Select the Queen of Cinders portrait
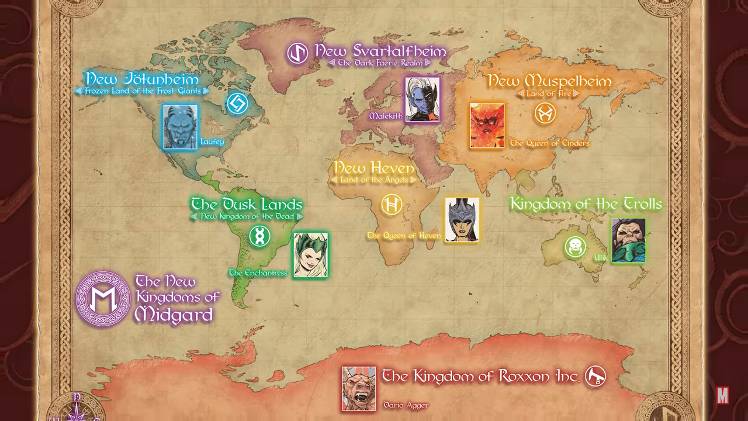This screenshot has width=748, height=421. (x=487, y=125)
